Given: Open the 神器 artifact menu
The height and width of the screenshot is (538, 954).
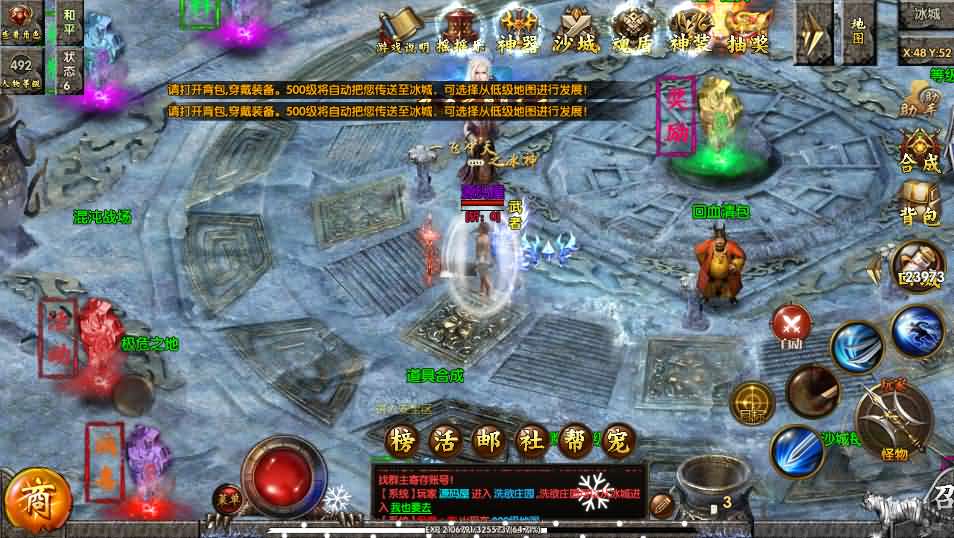Looking at the screenshot, I should (x=519, y=27).
